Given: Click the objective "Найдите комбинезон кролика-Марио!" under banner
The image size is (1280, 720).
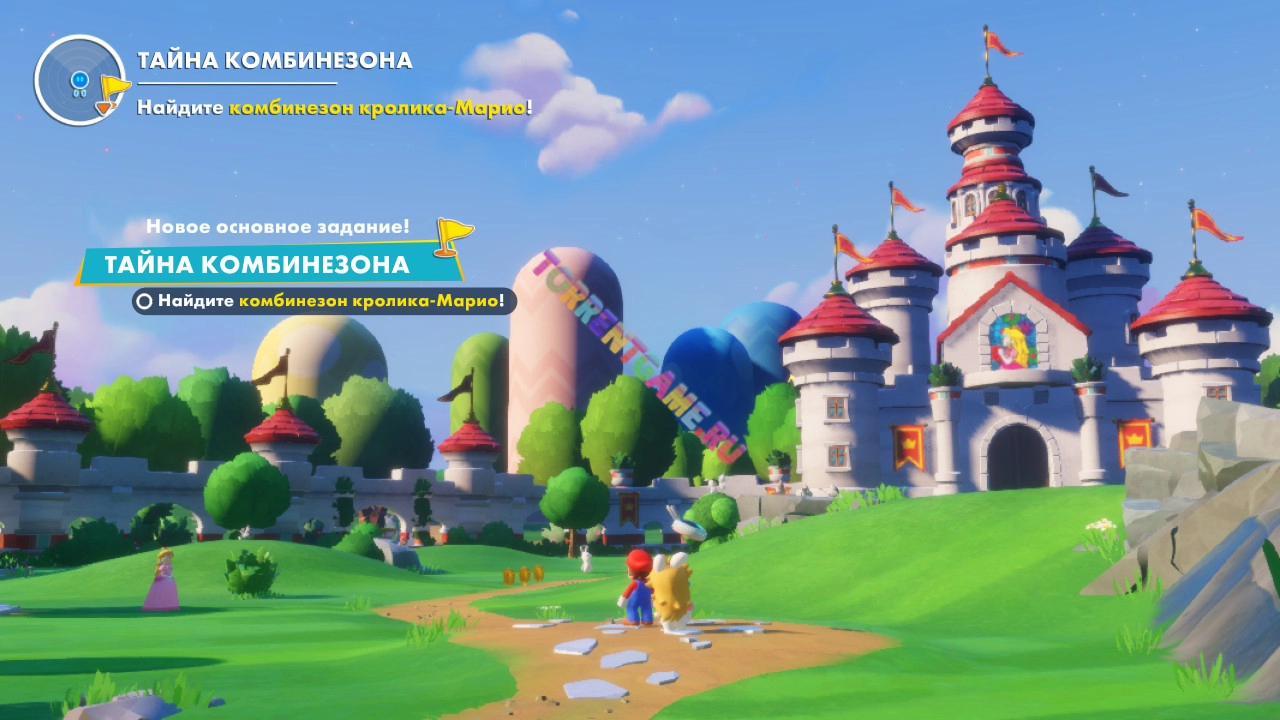Looking at the screenshot, I should pyautogui.click(x=324, y=300).
